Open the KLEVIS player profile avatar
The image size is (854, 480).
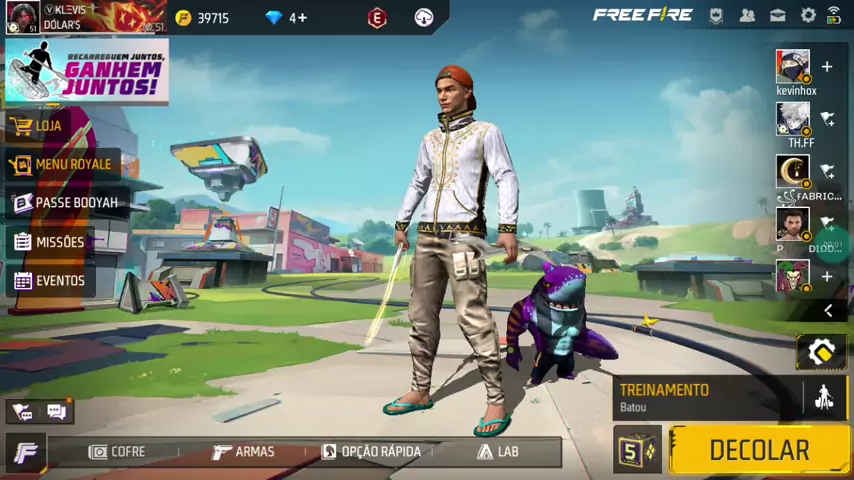(22, 17)
